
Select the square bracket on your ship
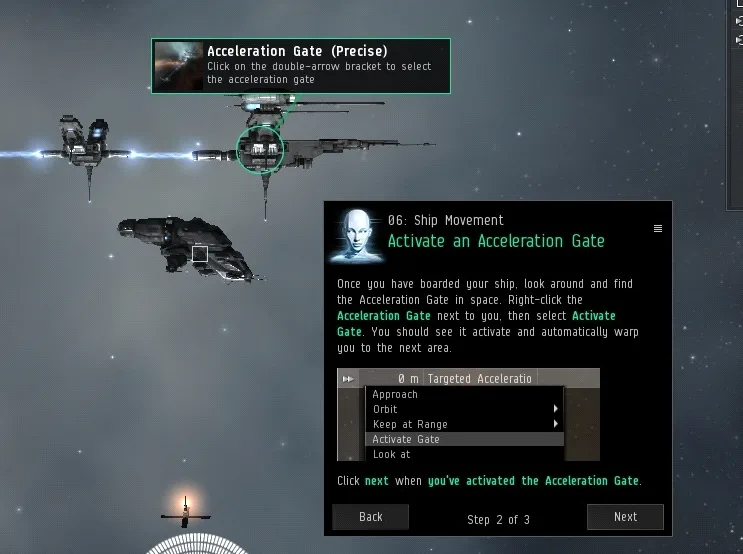pos(200,254)
